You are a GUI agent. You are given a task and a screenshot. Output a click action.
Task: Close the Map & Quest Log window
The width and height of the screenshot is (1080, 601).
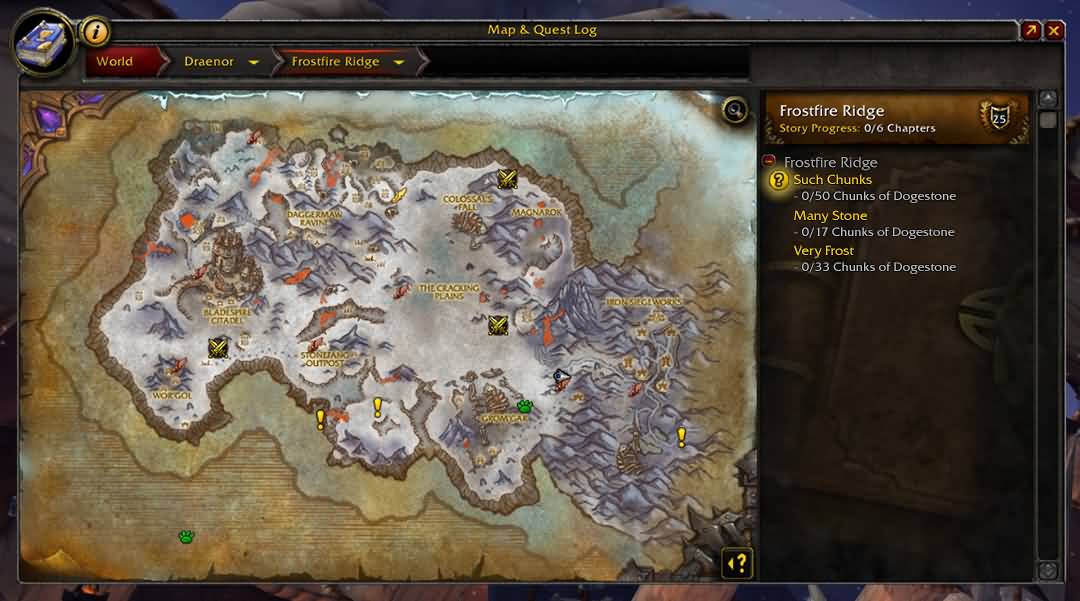(1054, 31)
